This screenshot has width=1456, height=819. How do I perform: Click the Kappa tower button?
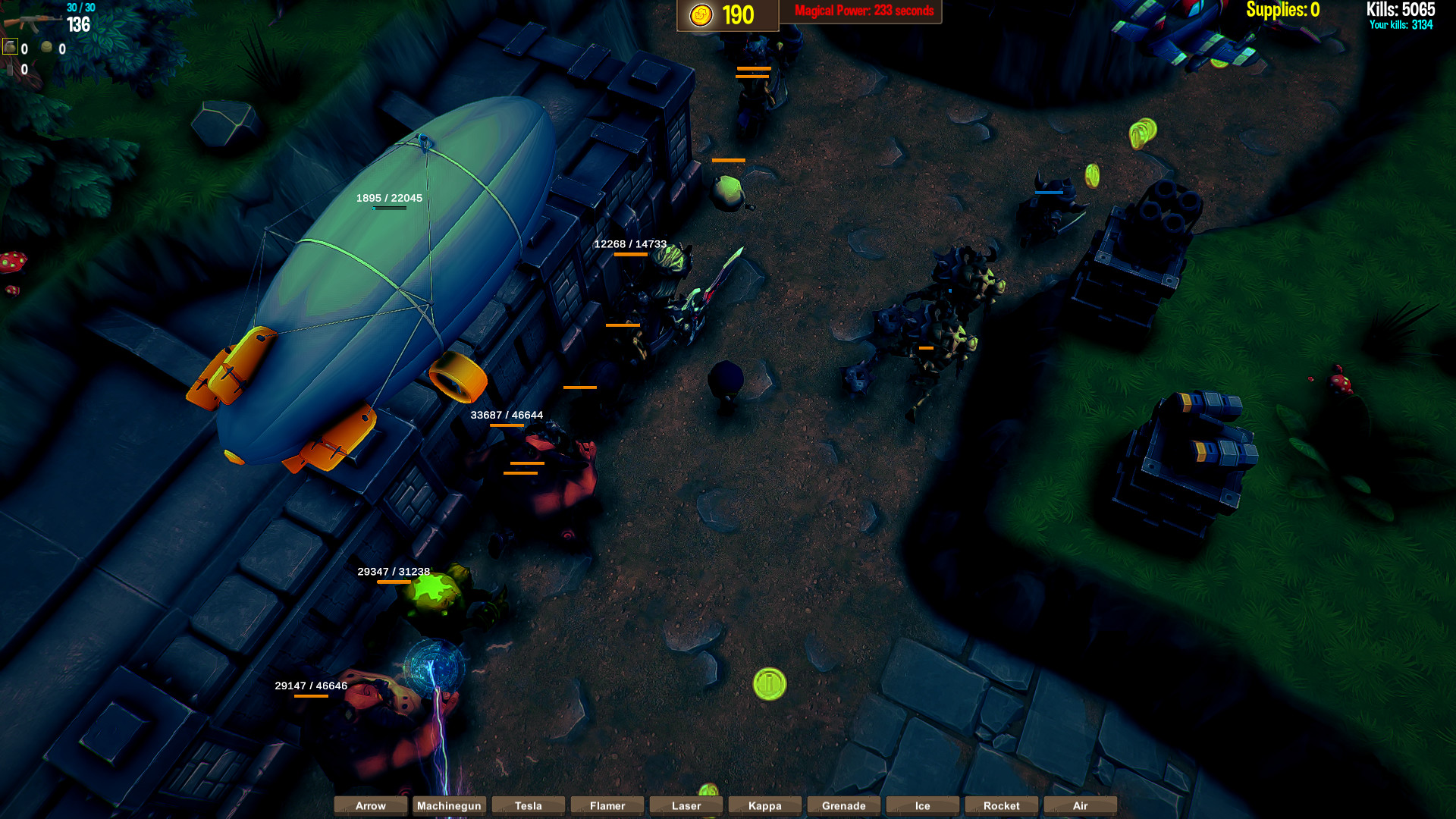pyautogui.click(x=765, y=805)
